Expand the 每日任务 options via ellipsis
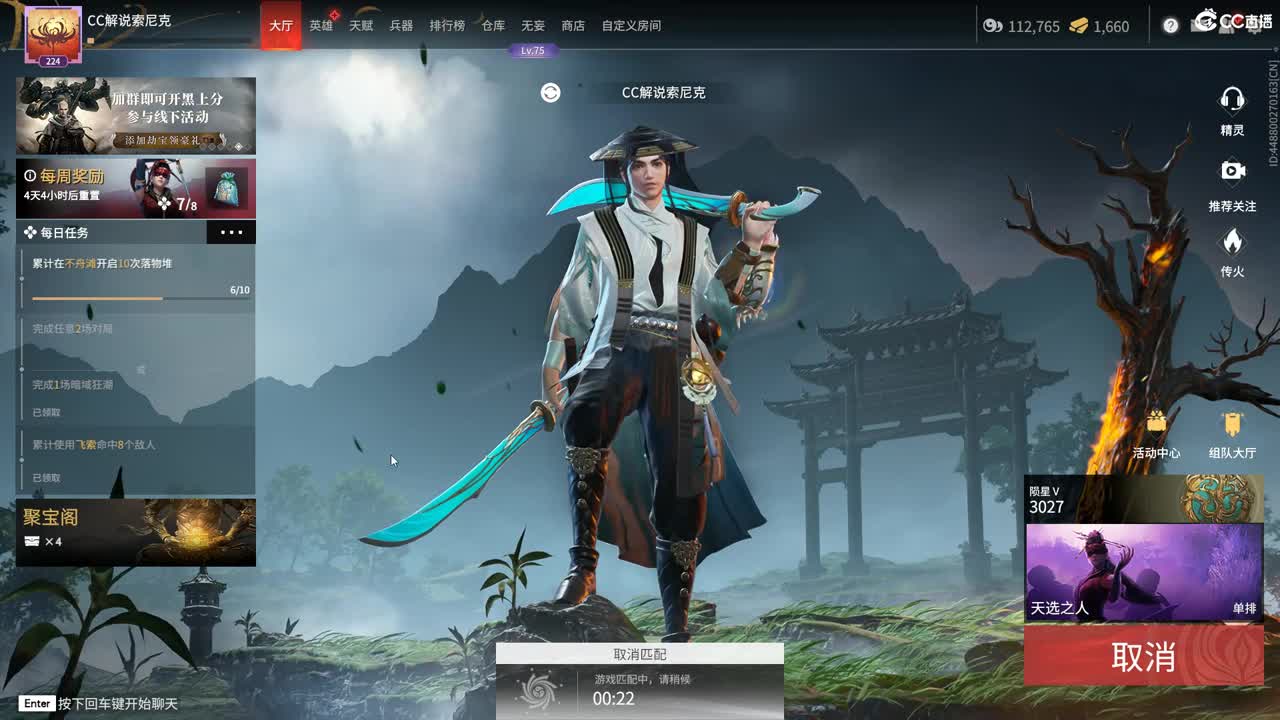This screenshot has width=1280, height=720. [231, 232]
